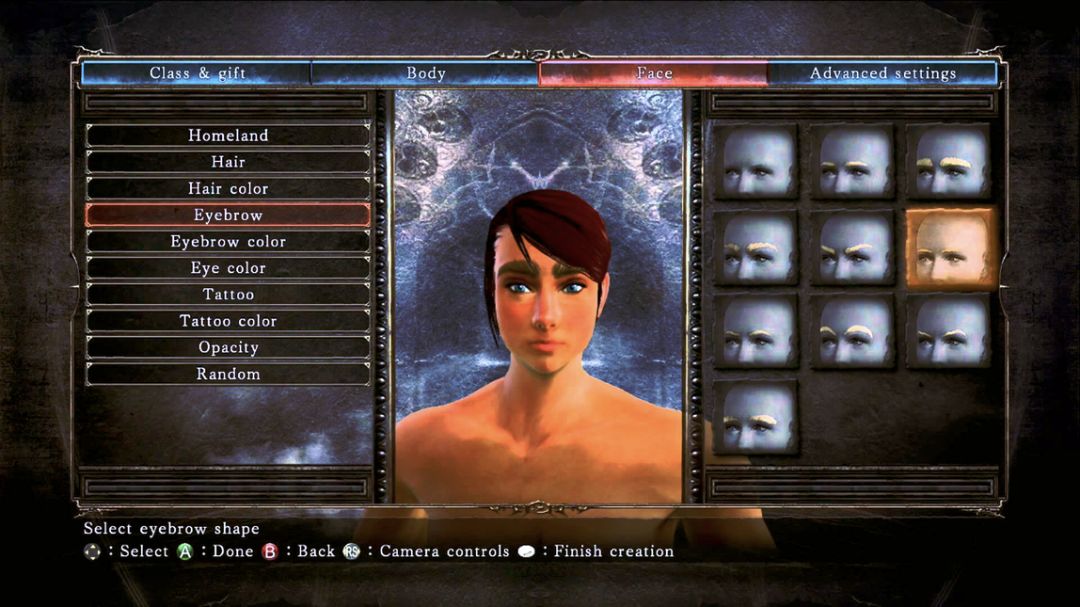
Task: Open the Body tab
Action: pos(425,73)
